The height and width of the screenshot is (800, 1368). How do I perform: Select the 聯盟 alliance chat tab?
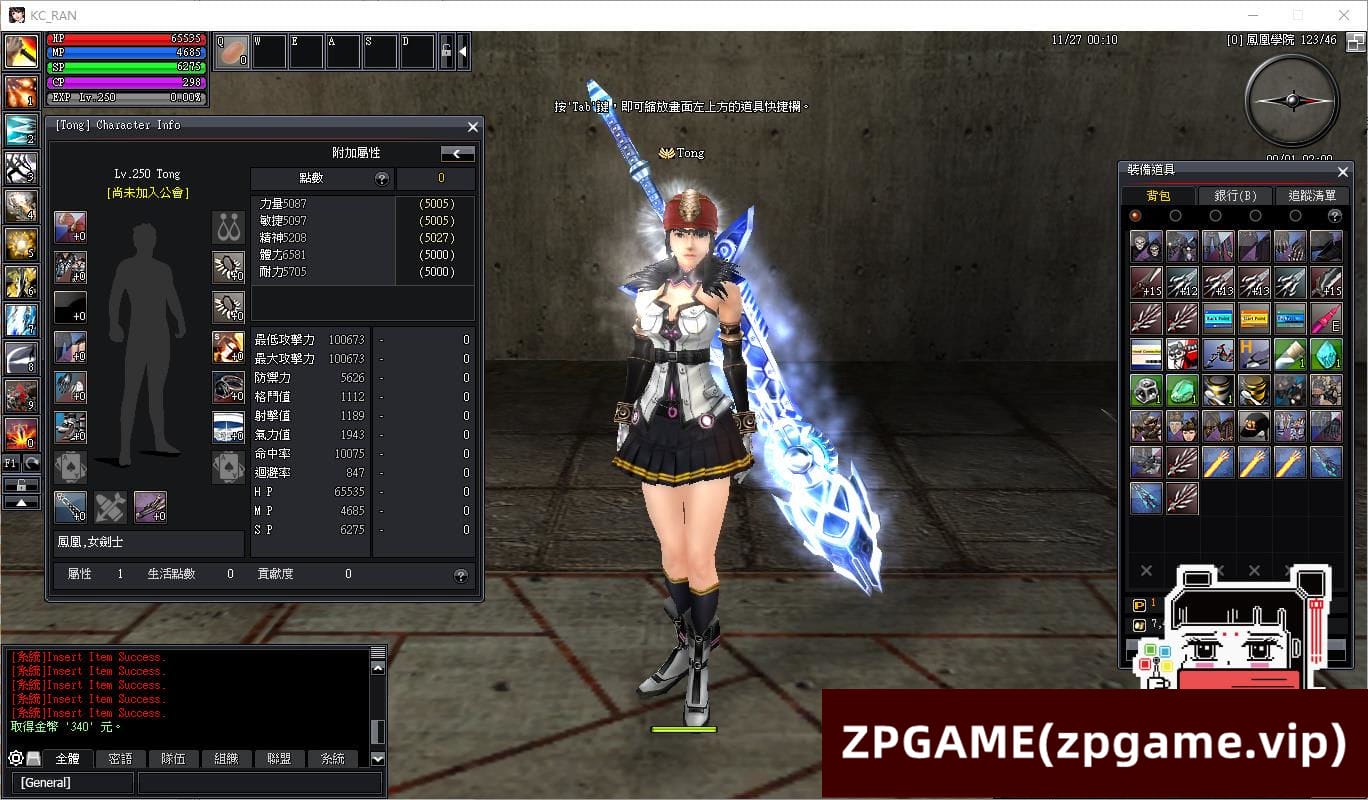tap(279, 759)
